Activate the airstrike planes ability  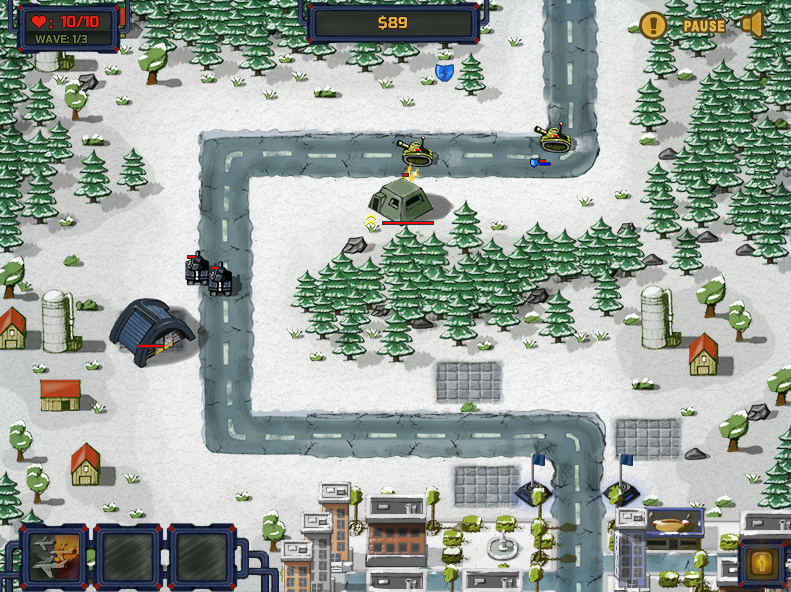coord(54,556)
